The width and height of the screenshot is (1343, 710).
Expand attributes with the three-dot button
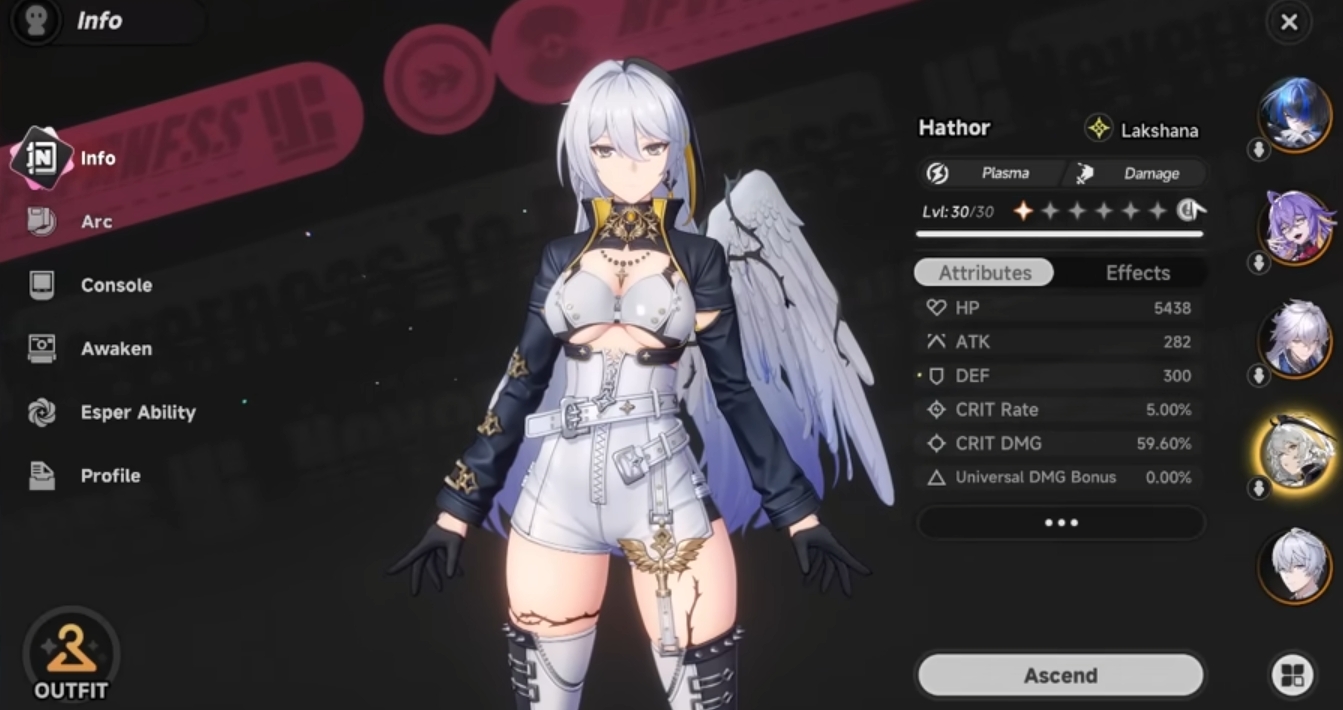click(1060, 523)
